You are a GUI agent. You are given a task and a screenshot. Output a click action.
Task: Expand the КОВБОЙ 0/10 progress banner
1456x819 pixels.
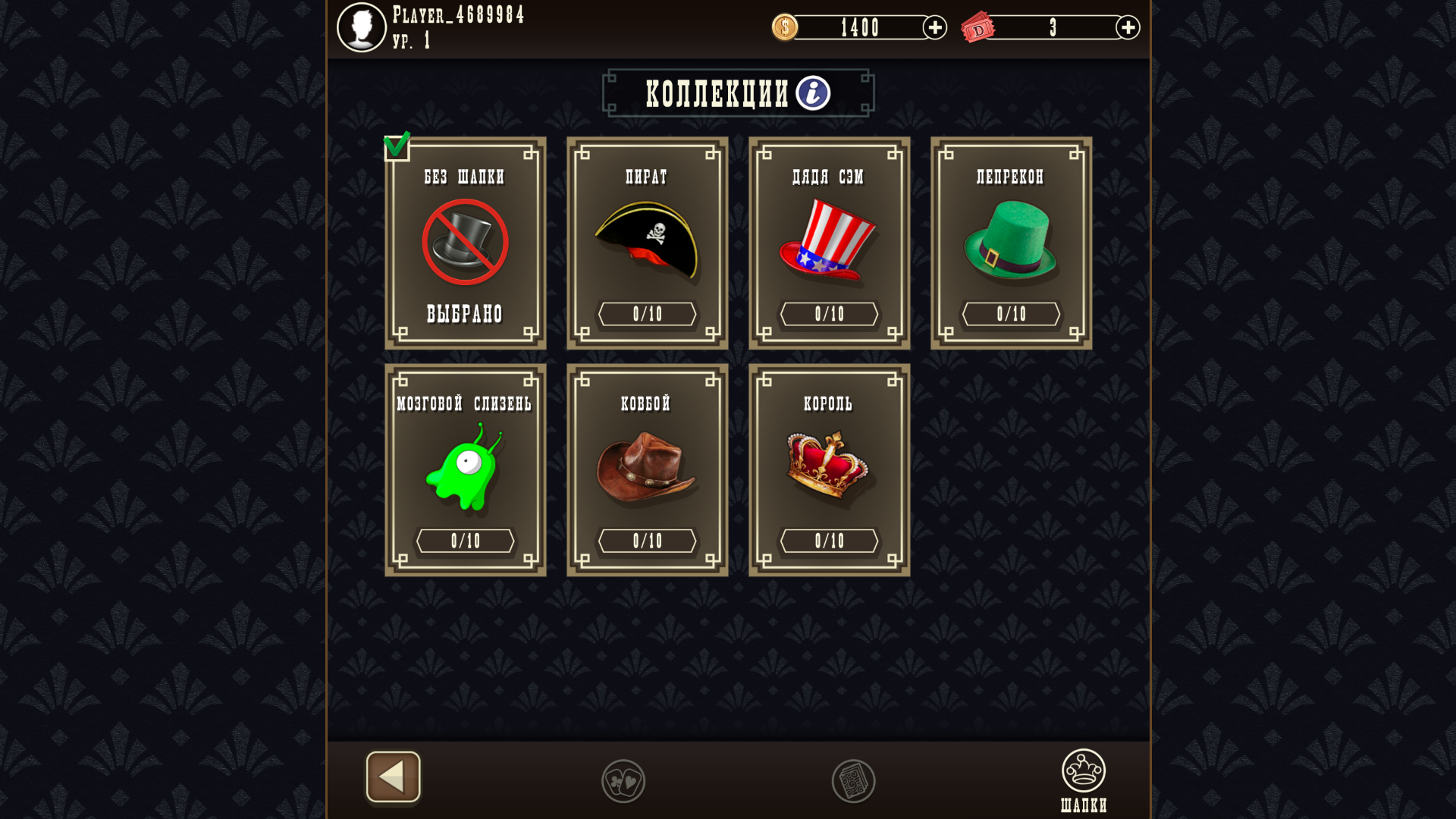pyautogui.click(x=647, y=540)
